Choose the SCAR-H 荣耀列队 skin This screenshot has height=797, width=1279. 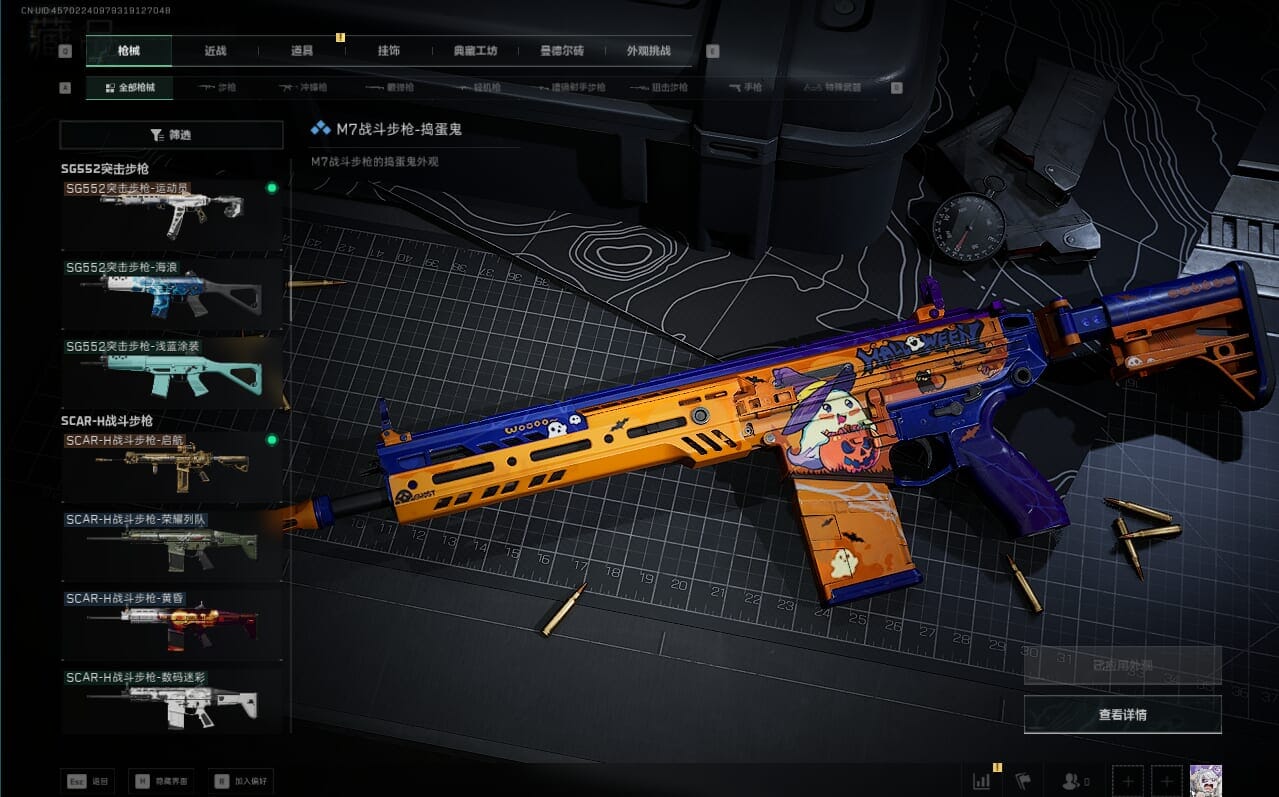click(171, 545)
